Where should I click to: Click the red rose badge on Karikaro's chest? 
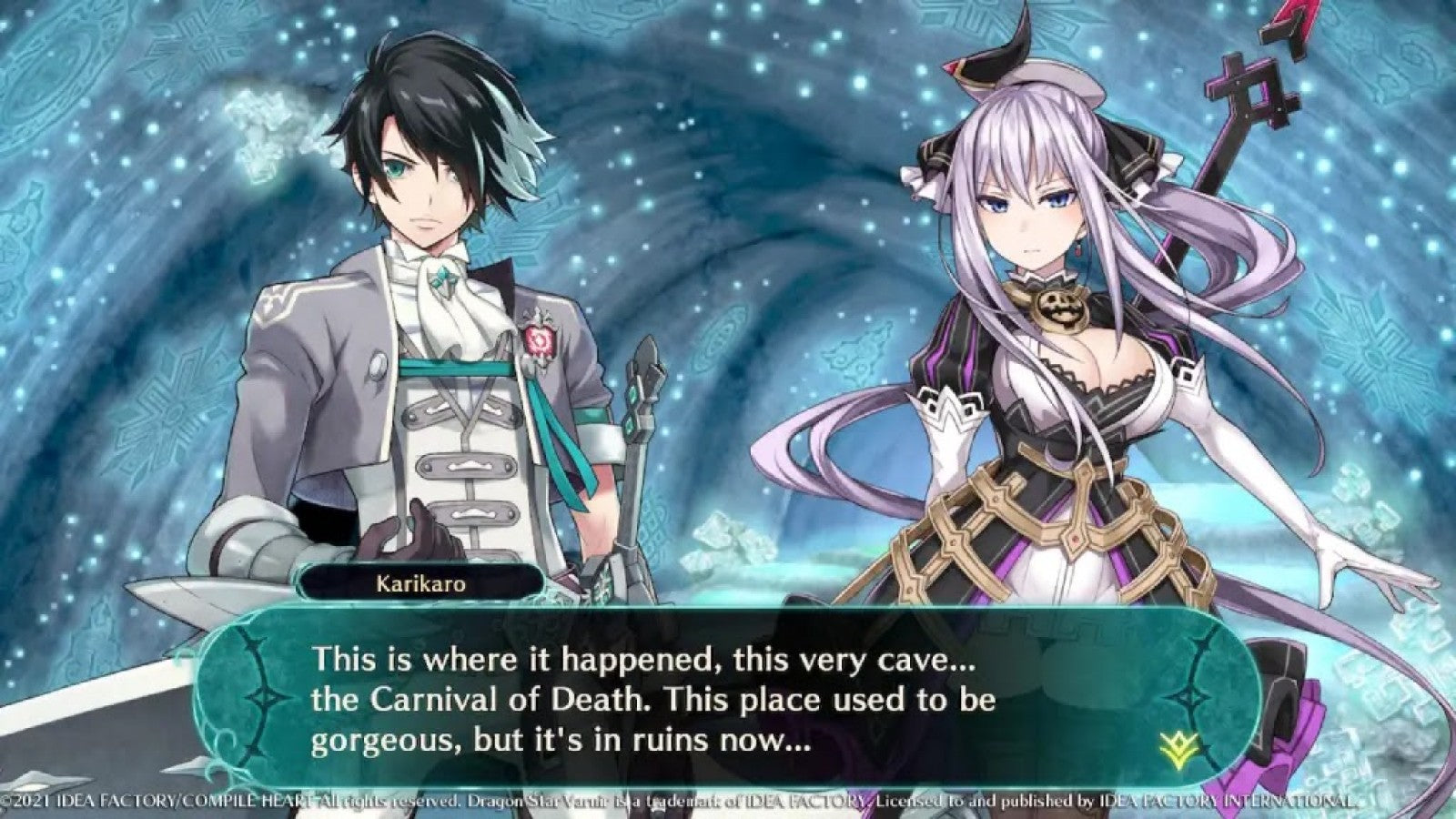point(541,339)
